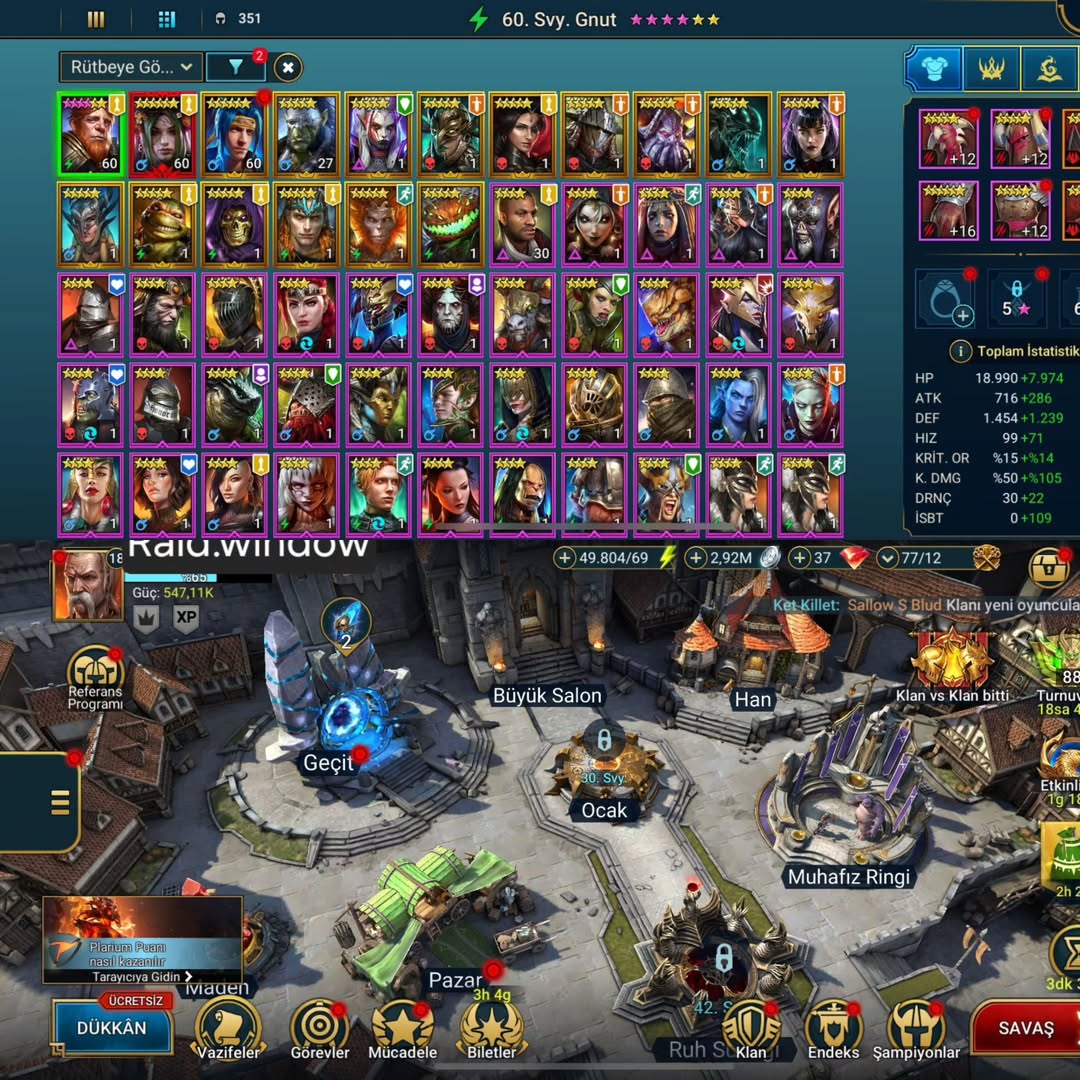Screen dimensions: 1080x1080
Task: Open the Mücadele menu
Action: click(403, 1029)
